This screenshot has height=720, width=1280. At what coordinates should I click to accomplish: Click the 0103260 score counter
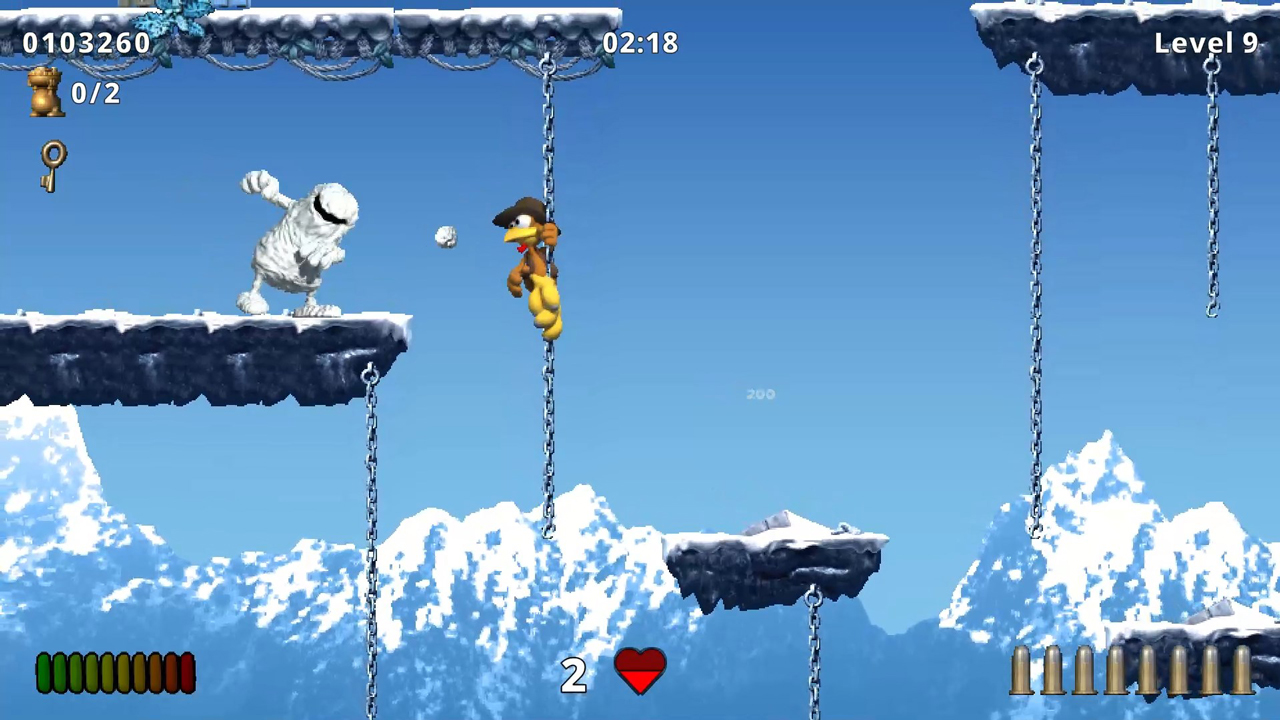click(86, 42)
